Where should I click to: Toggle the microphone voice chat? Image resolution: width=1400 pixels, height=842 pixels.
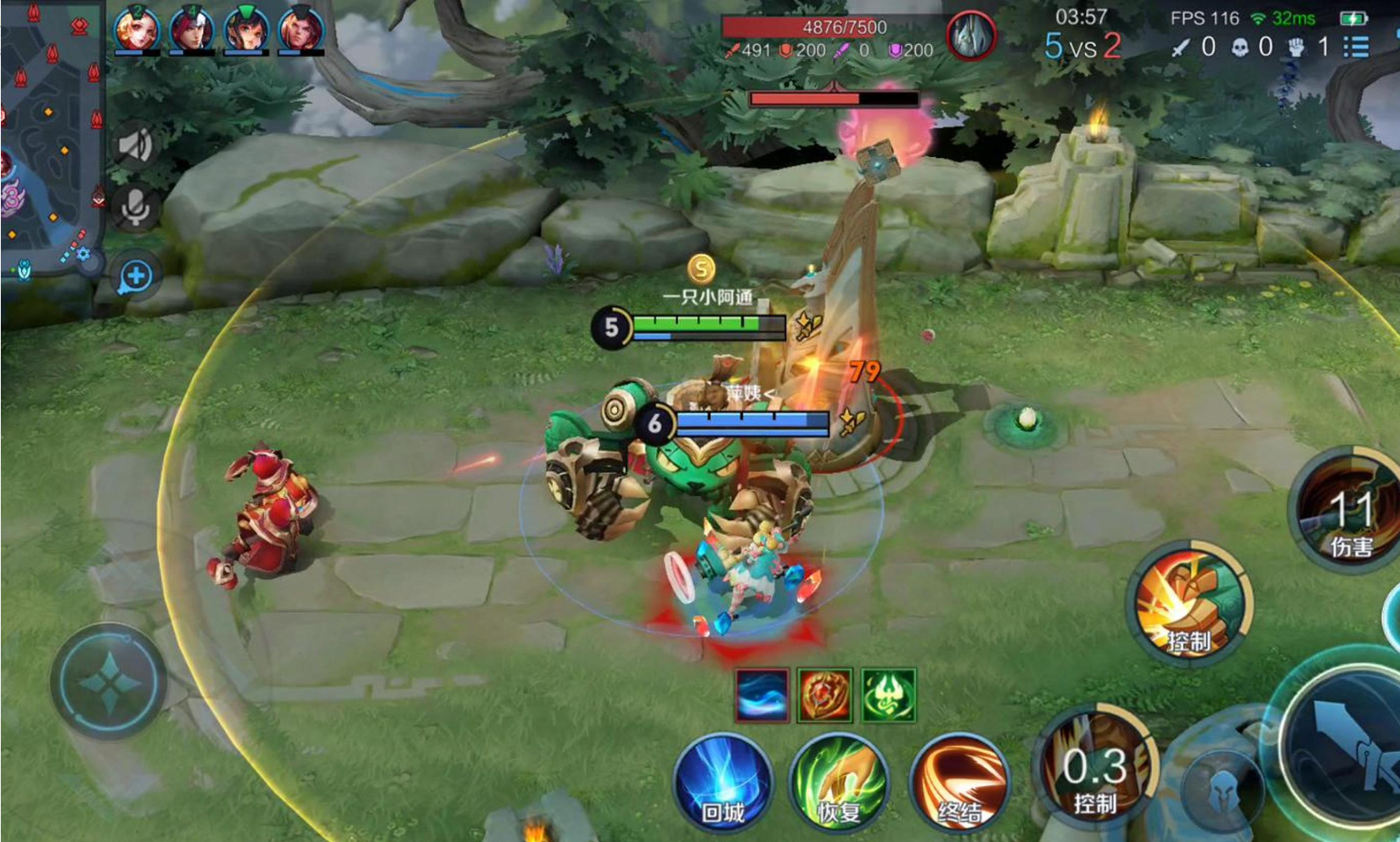click(135, 207)
